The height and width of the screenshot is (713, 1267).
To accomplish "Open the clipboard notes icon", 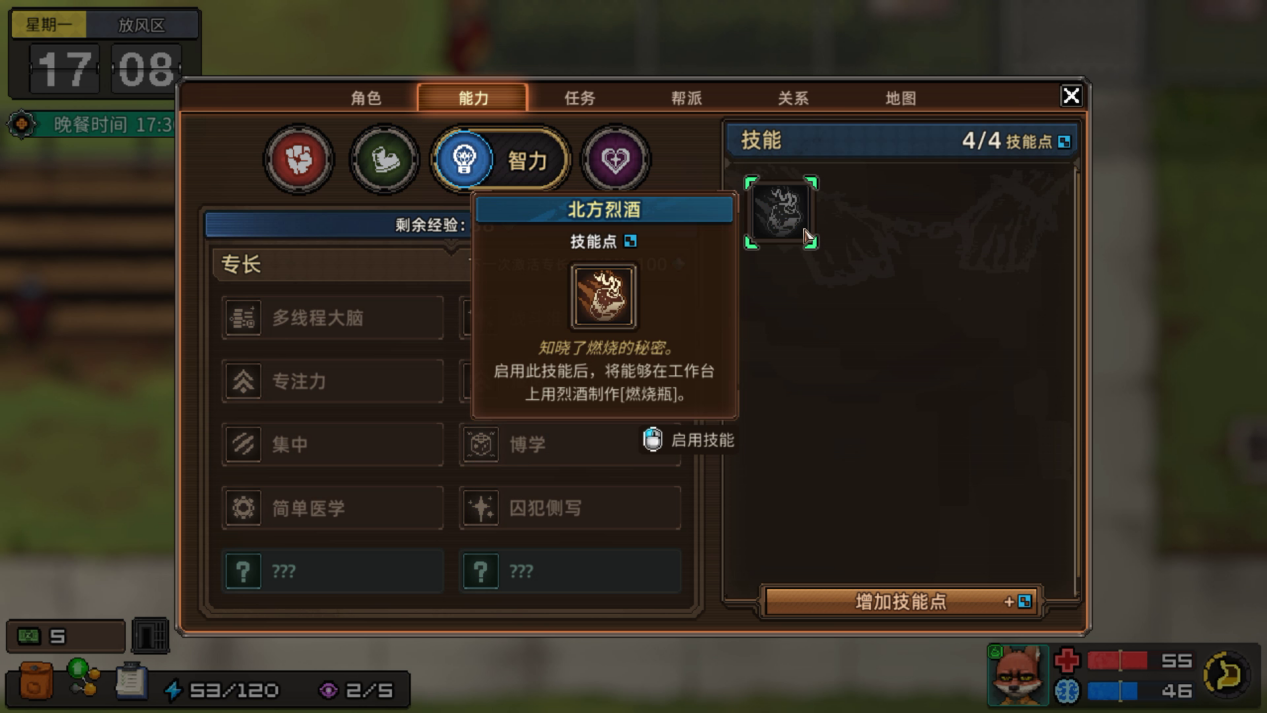I will [x=130, y=681].
